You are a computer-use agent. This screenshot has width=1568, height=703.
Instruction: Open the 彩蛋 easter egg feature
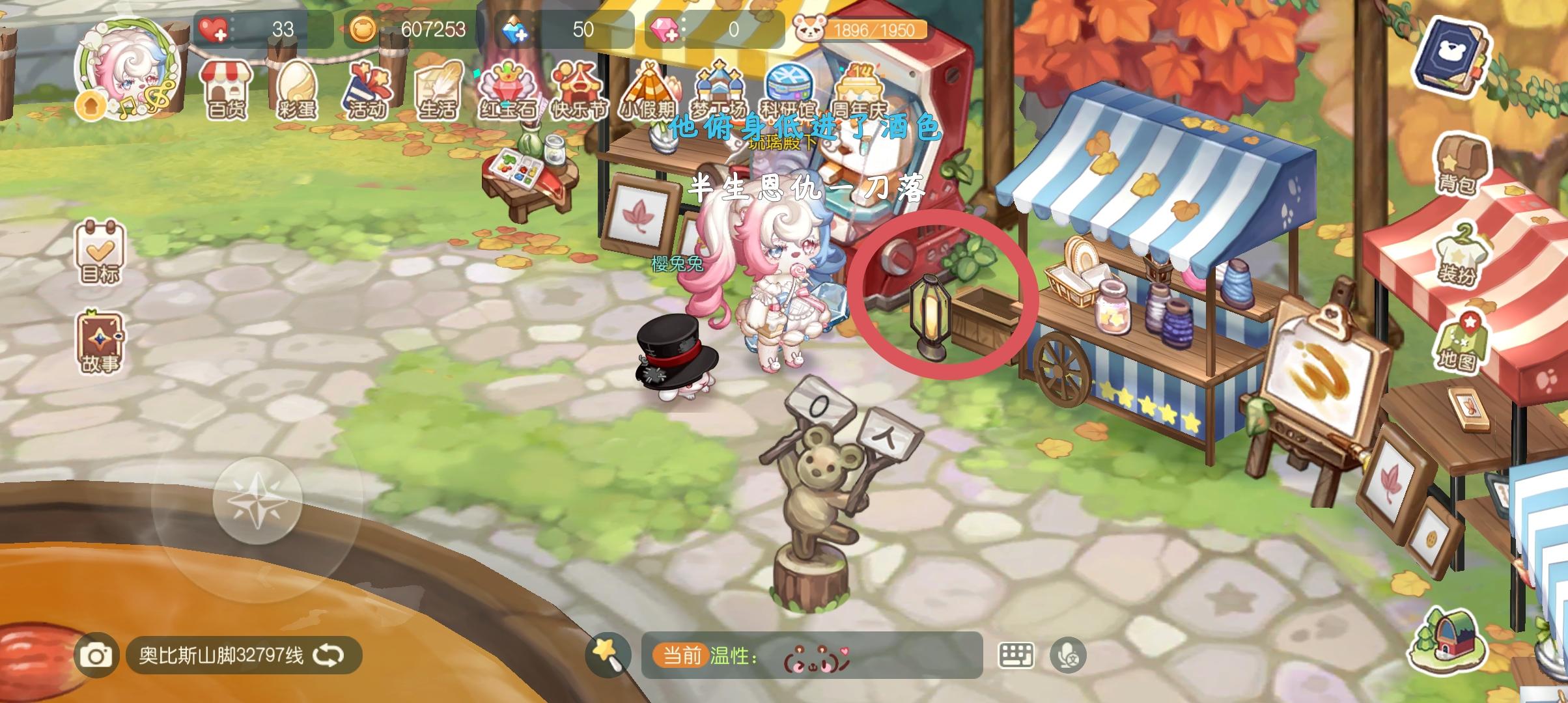click(298, 88)
